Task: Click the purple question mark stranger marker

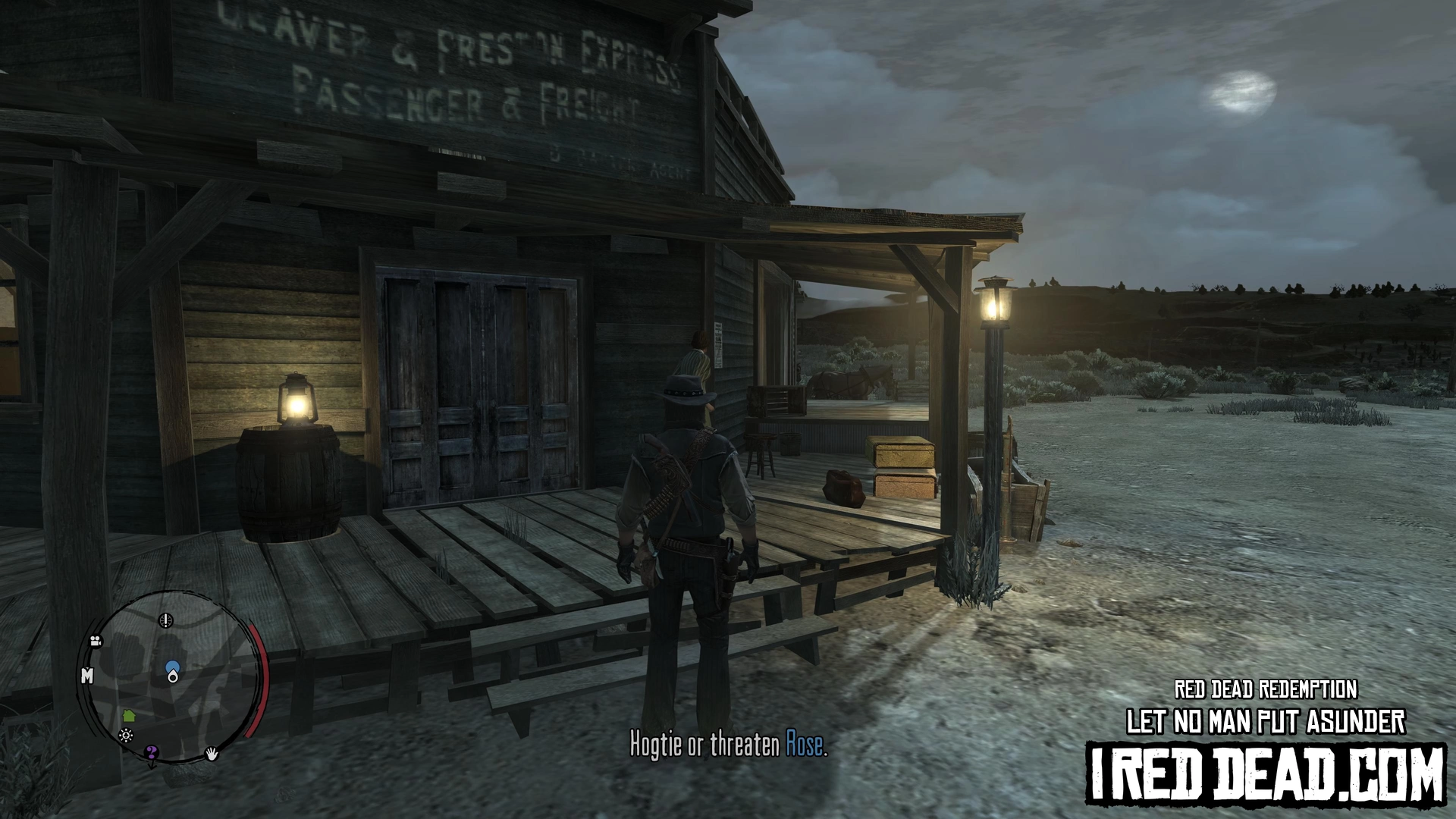Action: (x=152, y=753)
